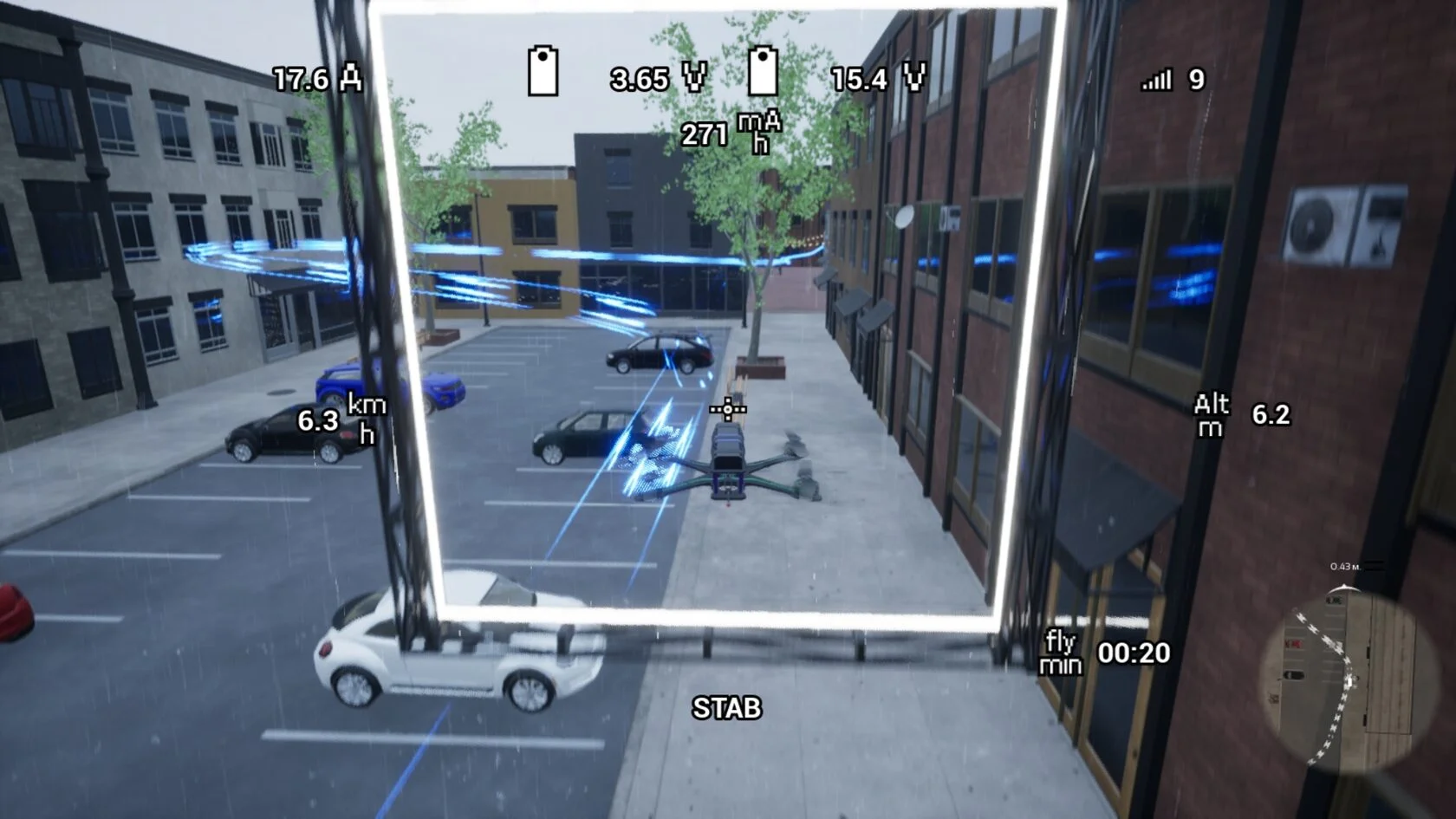This screenshot has width=1456, height=819.
Task: Select the battery icon beside 3.65 V
Action: coord(543,71)
